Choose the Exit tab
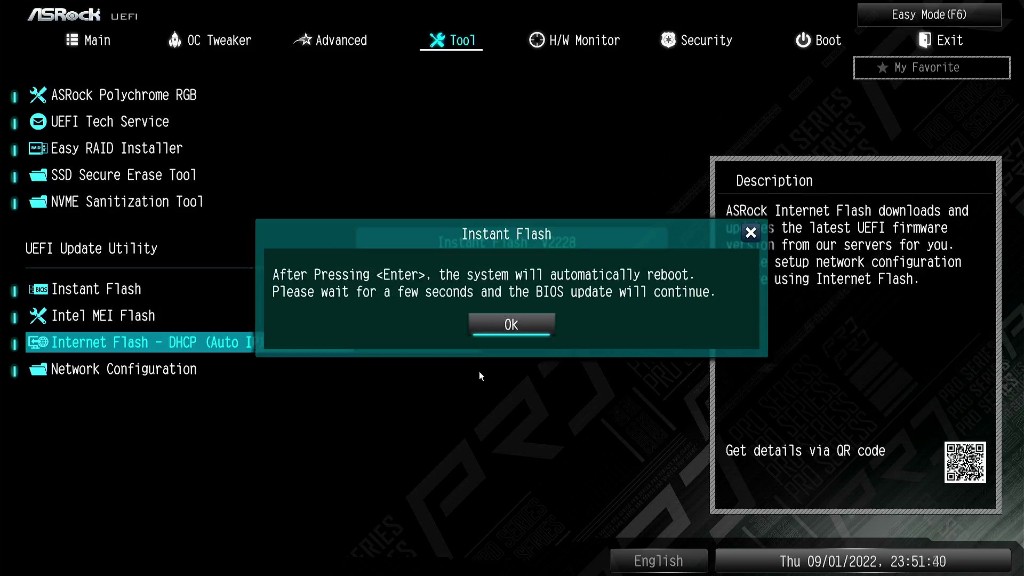Image resolution: width=1024 pixels, height=576 pixels. pos(940,40)
